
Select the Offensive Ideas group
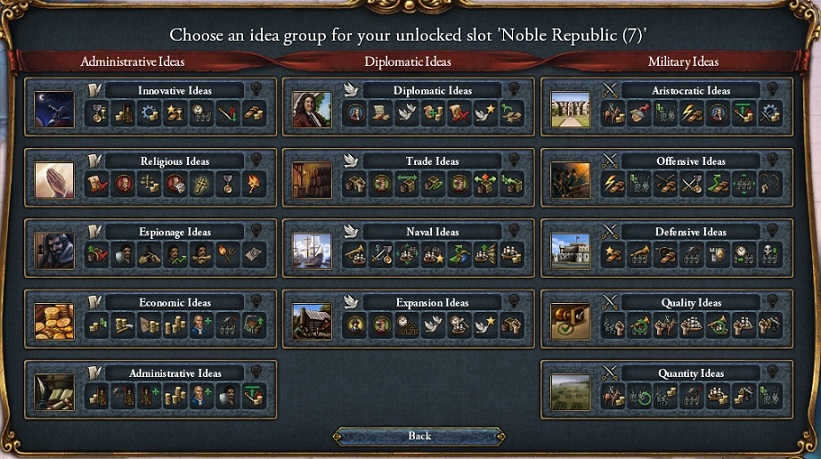[691, 161]
